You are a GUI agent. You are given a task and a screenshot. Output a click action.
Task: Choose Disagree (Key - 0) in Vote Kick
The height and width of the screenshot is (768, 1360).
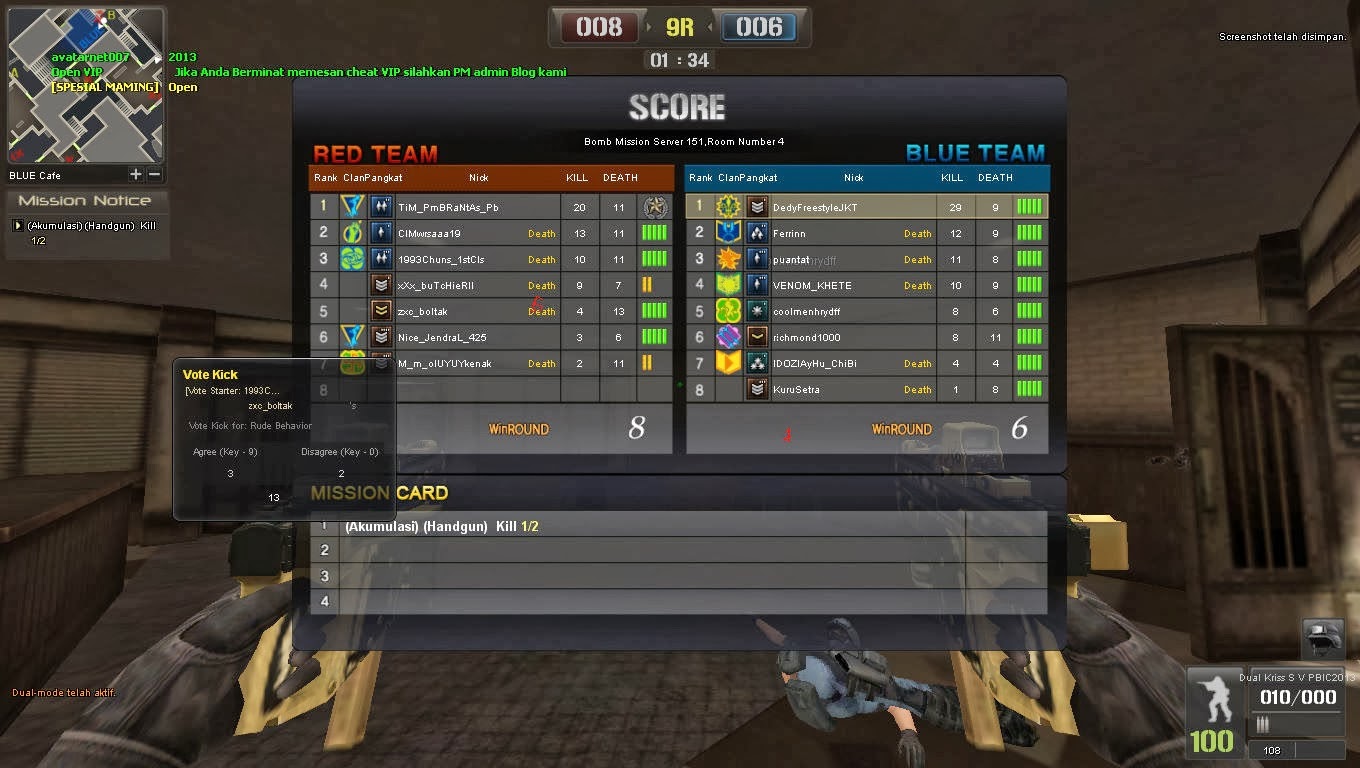click(339, 452)
